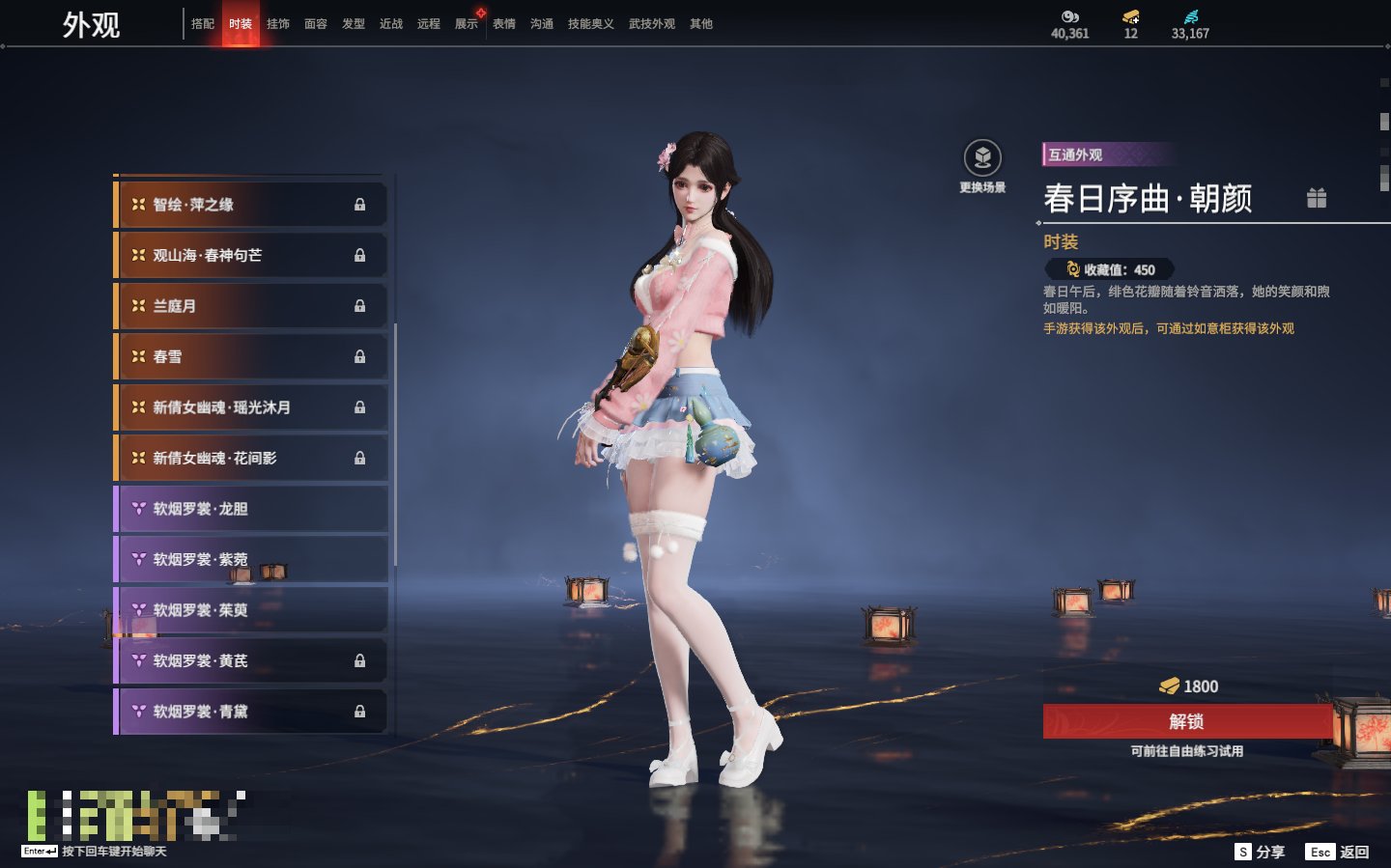Share the outfit via 分享

click(x=1261, y=852)
